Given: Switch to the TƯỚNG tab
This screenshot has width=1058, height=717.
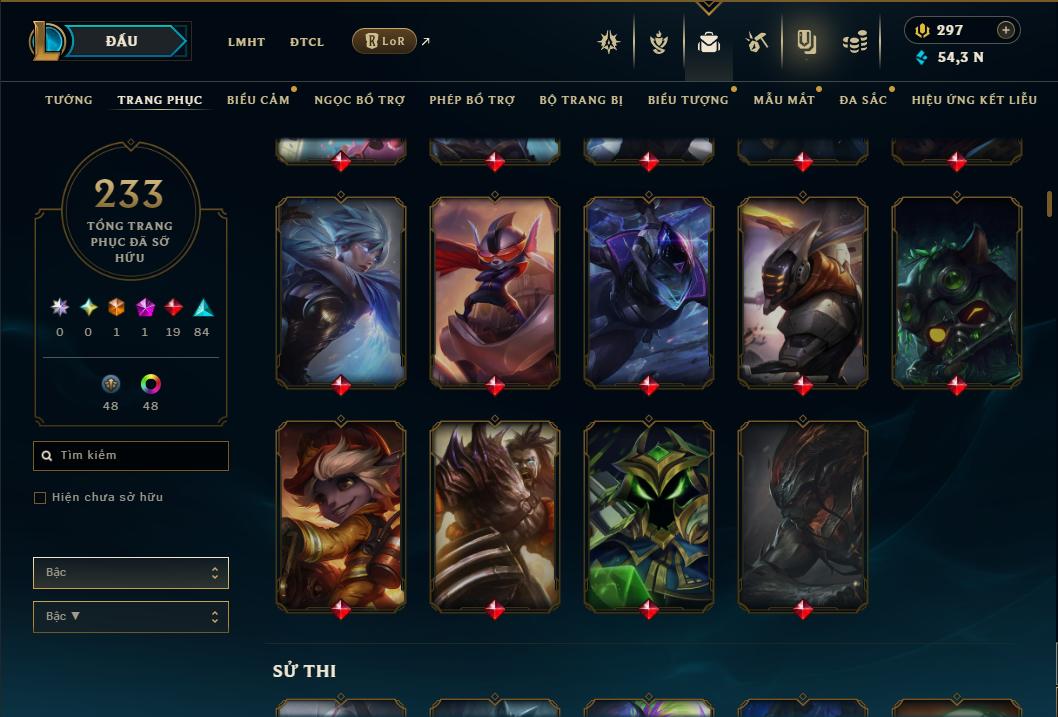Looking at the screenshot, I should pyautogui.click(x=69, y=100).
